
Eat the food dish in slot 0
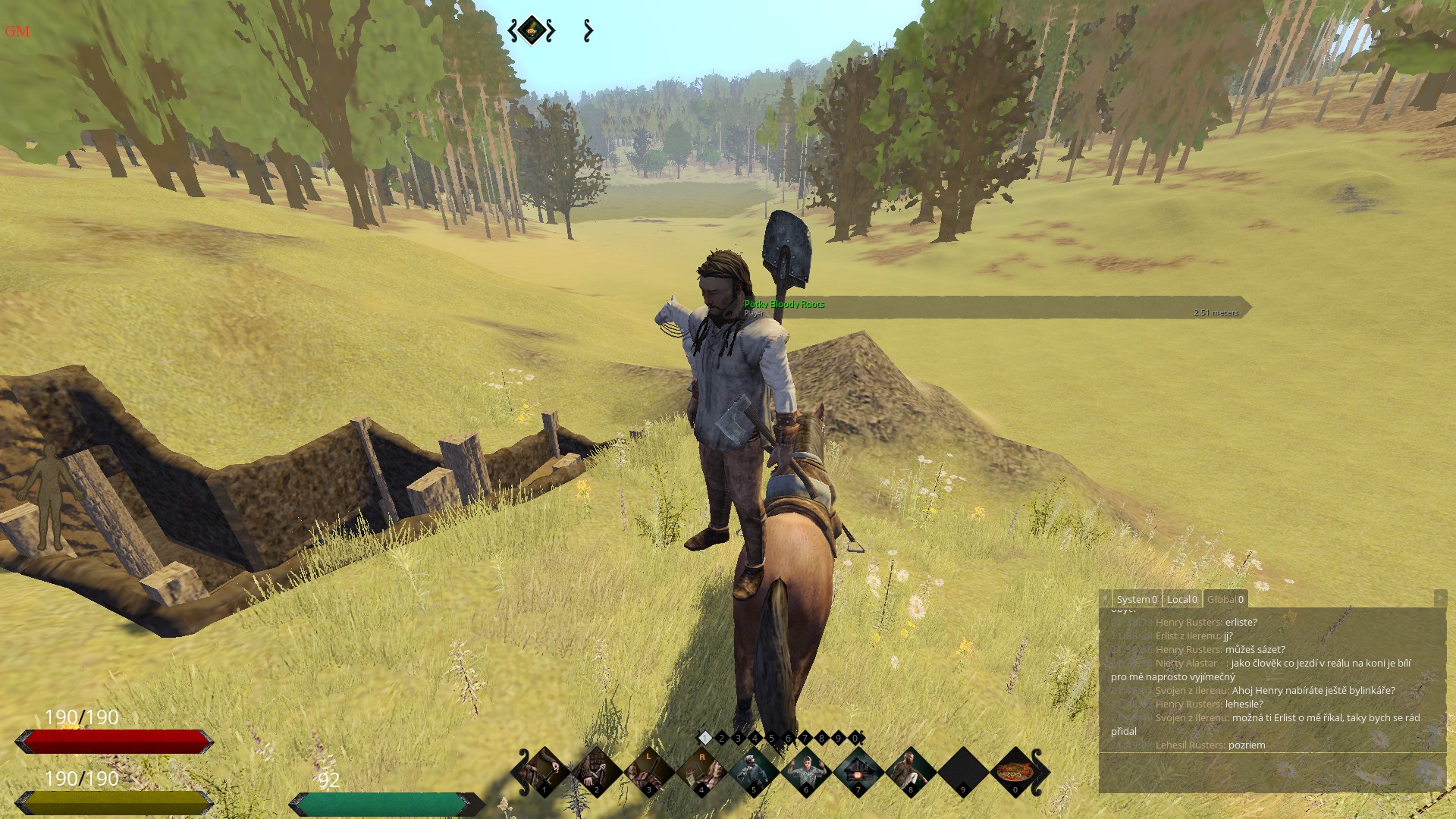coord(1015,772)
